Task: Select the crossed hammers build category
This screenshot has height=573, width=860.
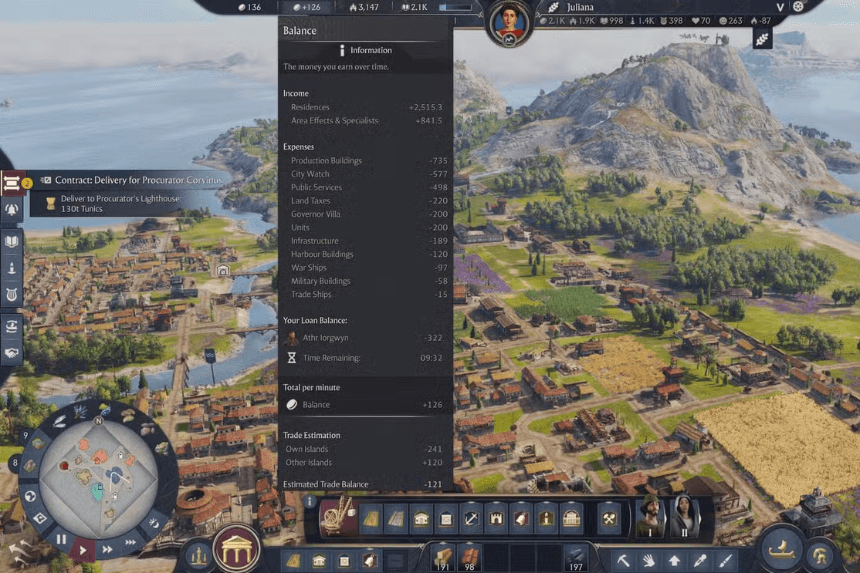Action: tap(609, 517)
